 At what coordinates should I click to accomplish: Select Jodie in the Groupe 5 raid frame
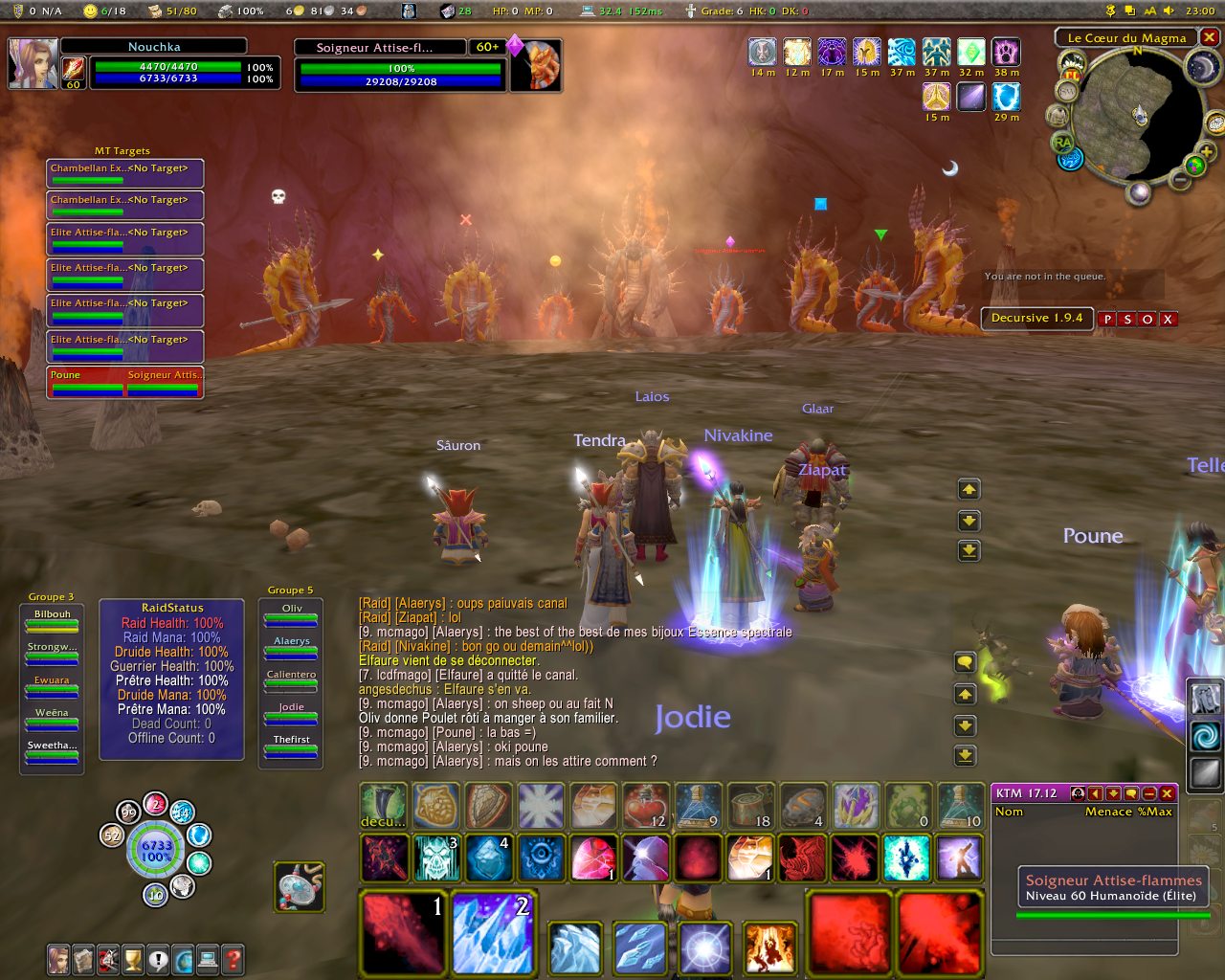pos(291,713)
